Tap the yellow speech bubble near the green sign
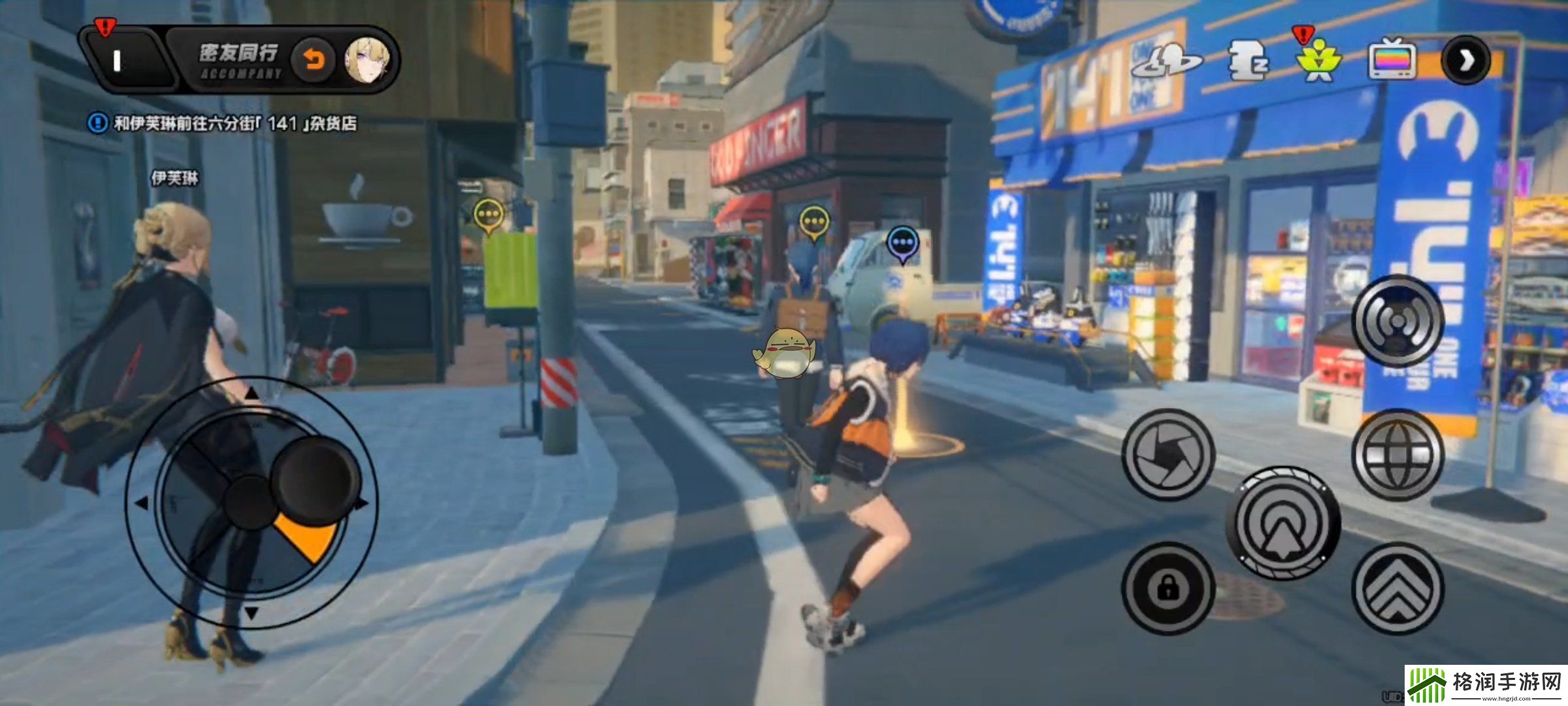 pos(488,214)
